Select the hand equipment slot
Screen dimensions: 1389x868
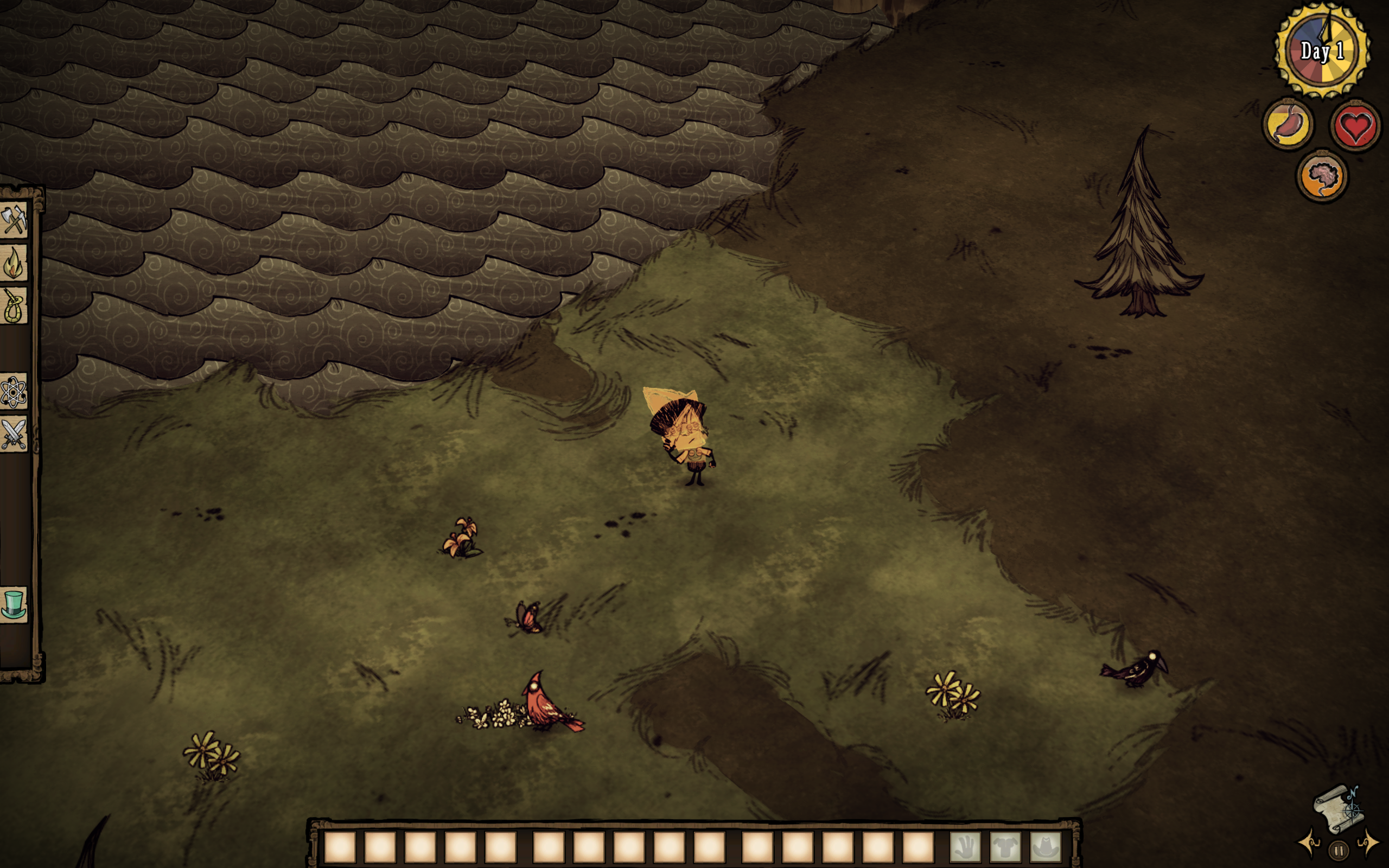click(x=965, y=847)
